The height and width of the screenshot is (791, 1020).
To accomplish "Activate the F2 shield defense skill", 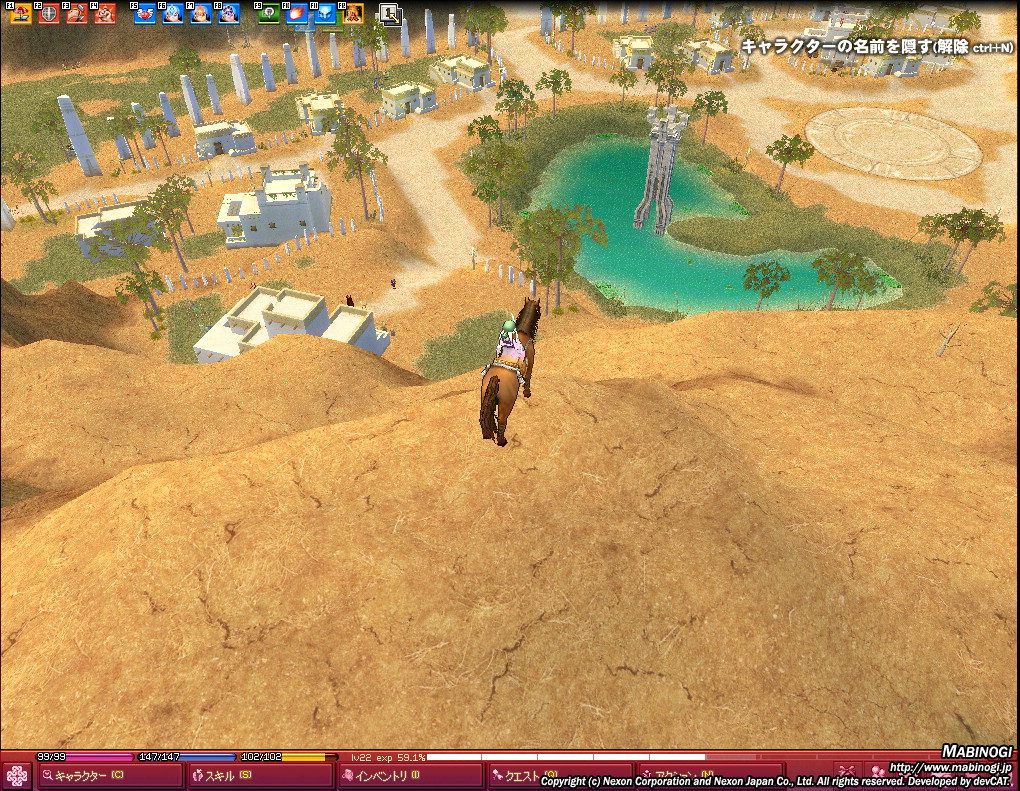I will click(x=48, y=13).
